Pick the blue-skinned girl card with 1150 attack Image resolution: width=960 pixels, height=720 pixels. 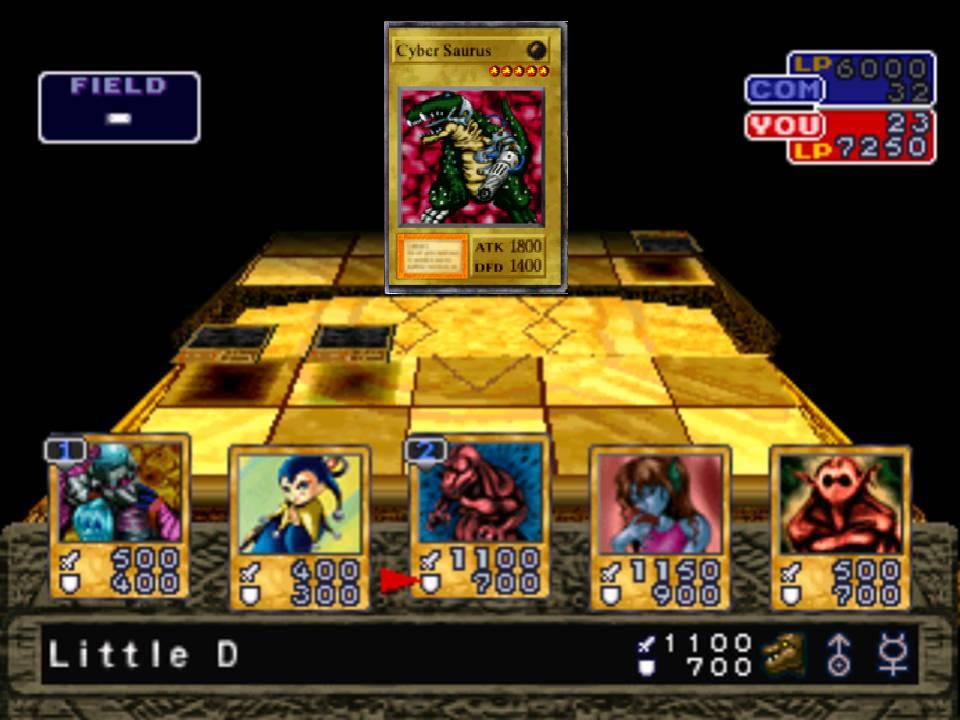[x=659, y=527]
